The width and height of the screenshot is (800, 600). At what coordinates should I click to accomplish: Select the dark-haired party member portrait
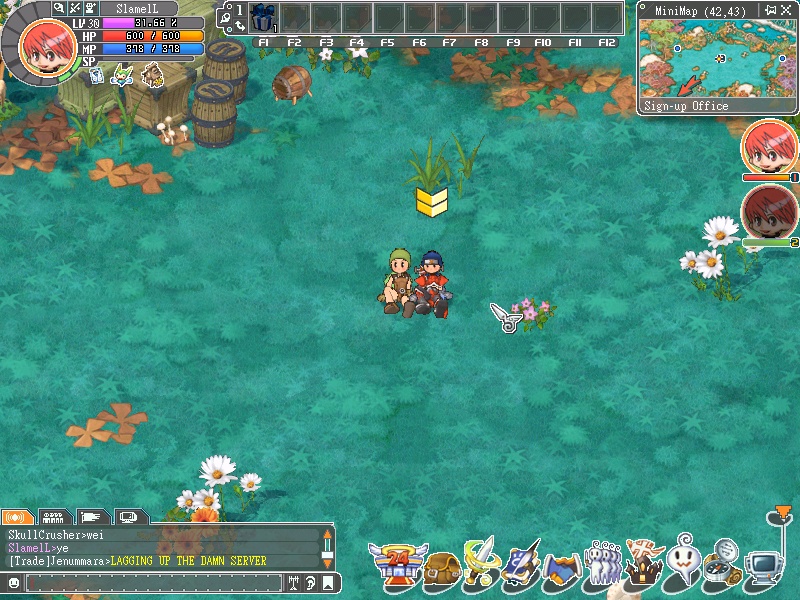pos(767,209)
